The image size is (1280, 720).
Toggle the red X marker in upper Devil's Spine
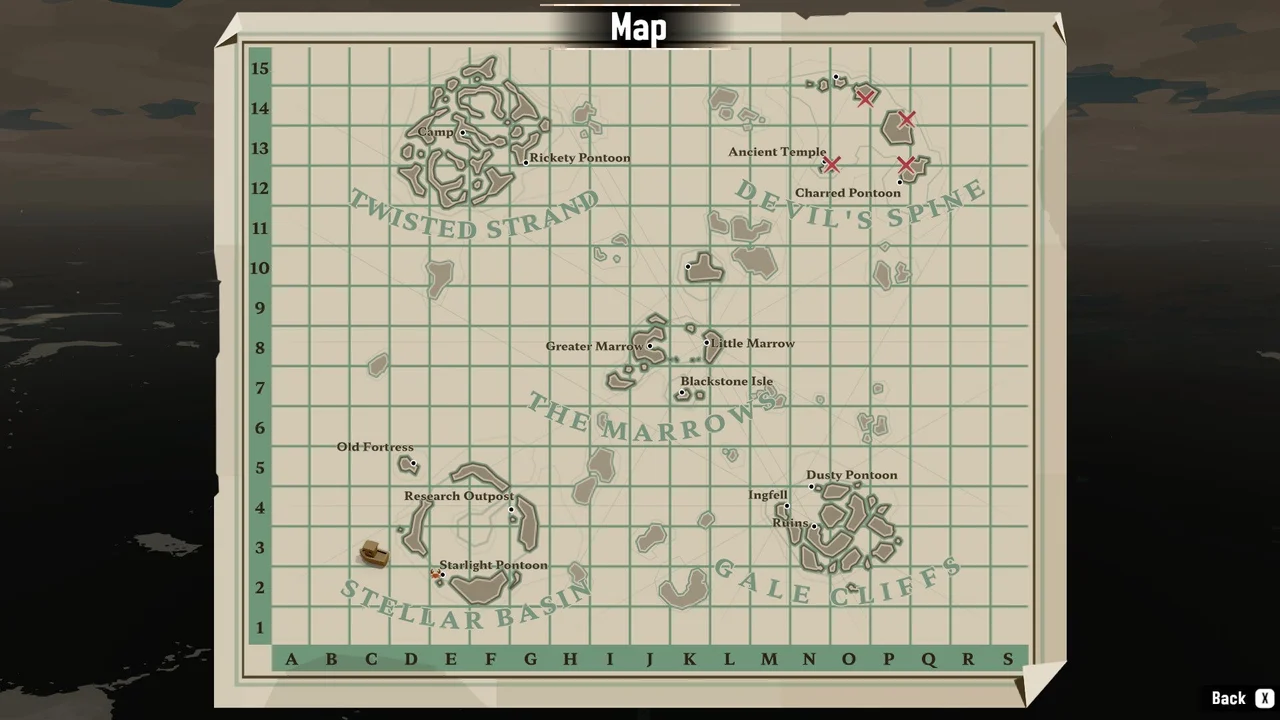(866, 99)
